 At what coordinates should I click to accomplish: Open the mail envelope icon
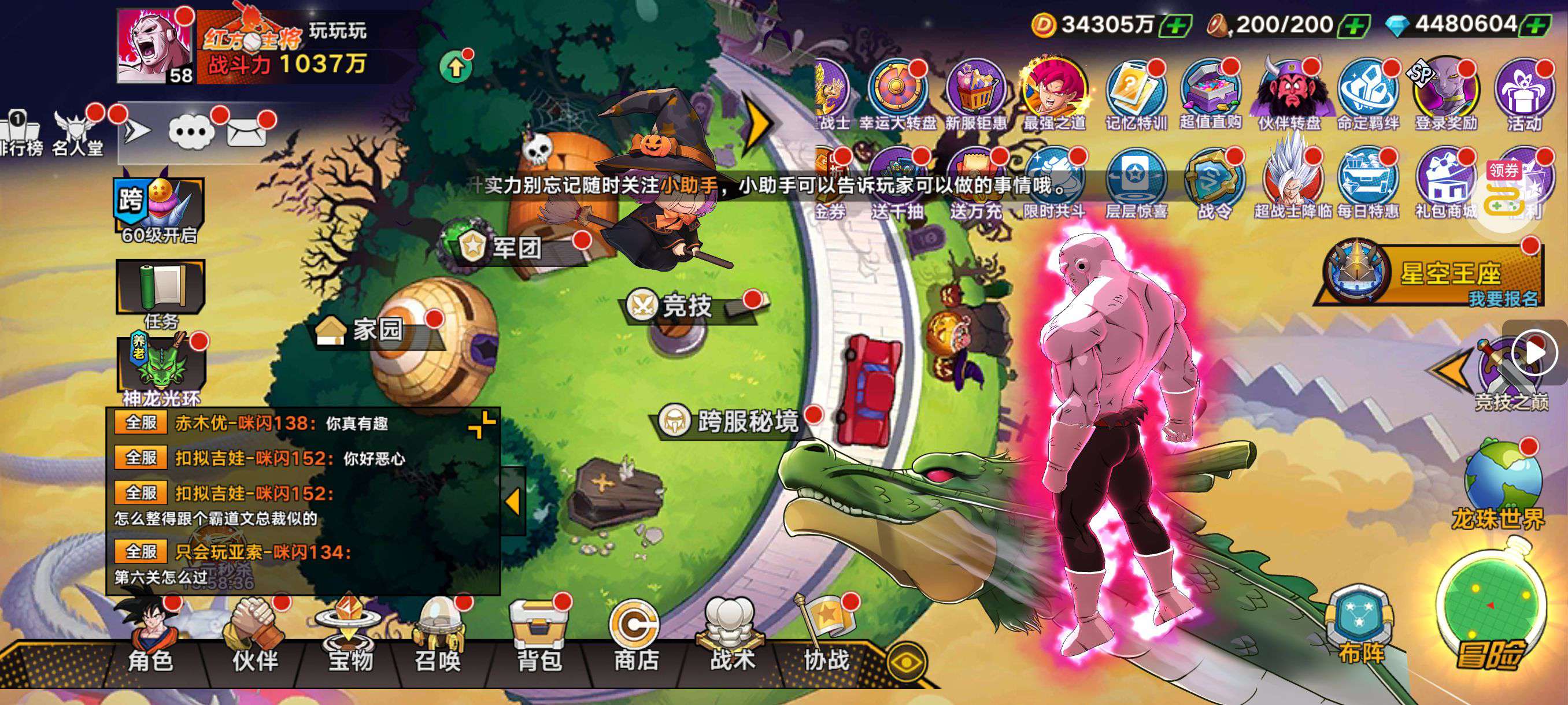click(x=246, y=131)
